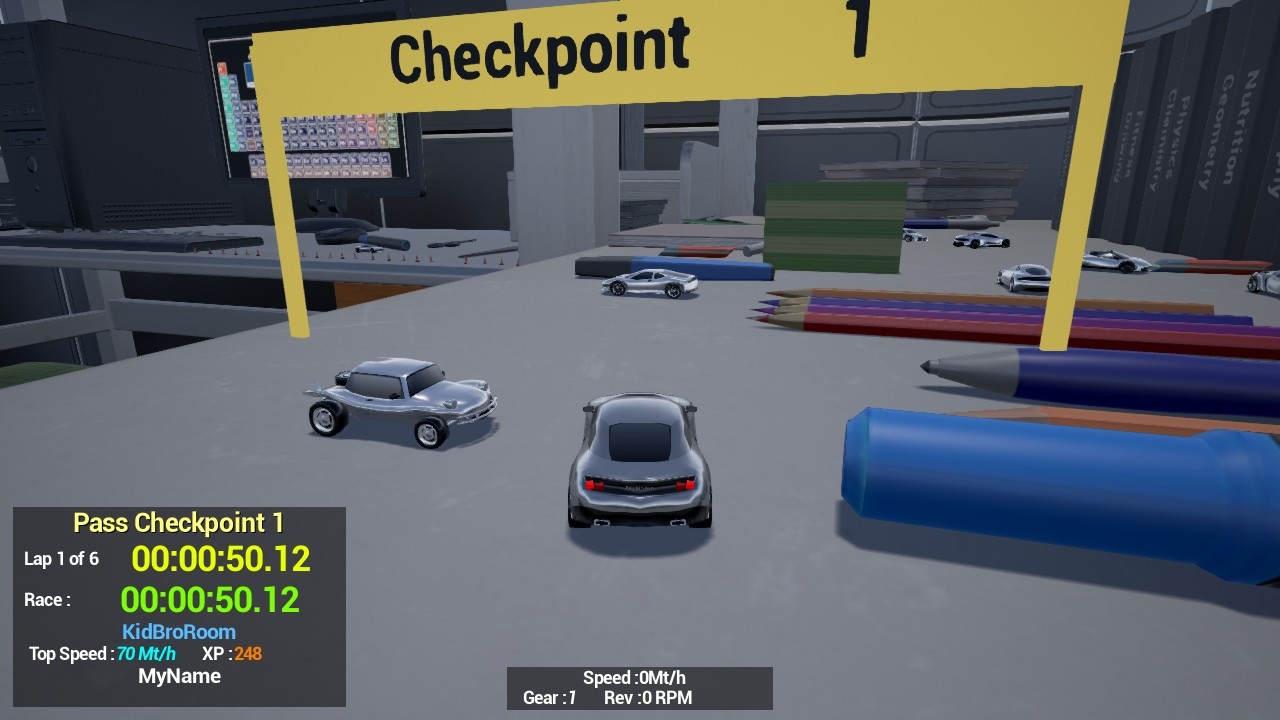This screenshot has width=1280, height=720.
Task: Click the car under the checkpoint banner
Action: click(x=648, y=285)
